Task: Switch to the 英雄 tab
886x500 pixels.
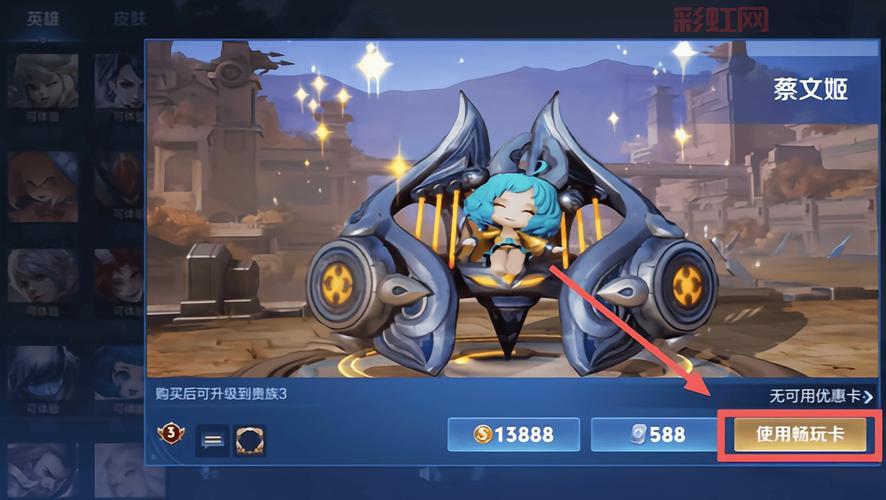Action: pos(43,18)
